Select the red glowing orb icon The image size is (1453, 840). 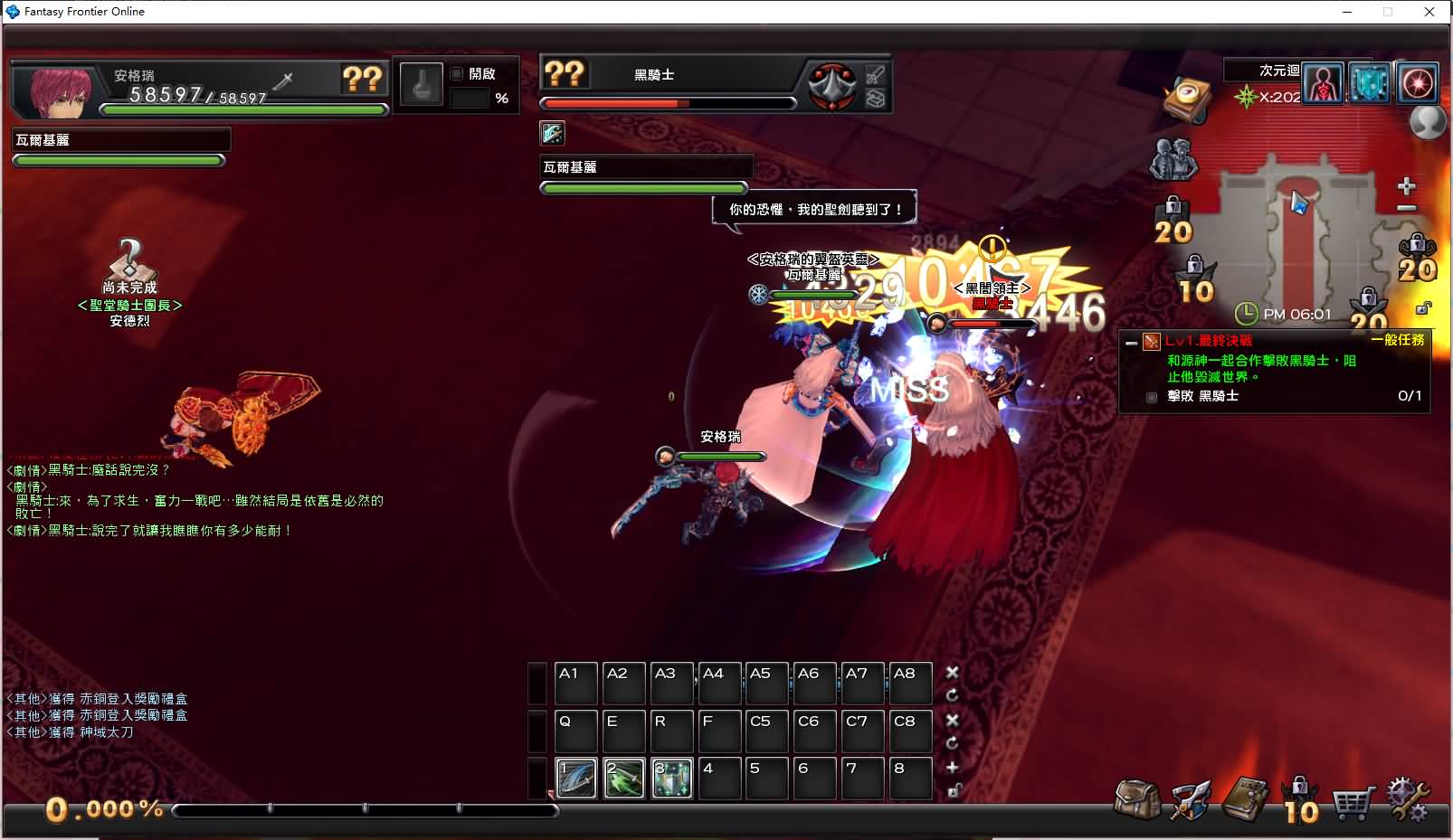click(x=1418, y=84)
